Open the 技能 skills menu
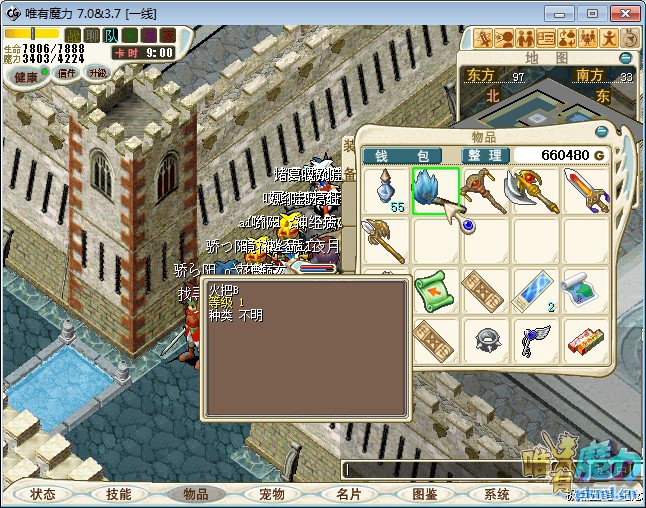Screen dimensions: 646x508 (x=118, y=494)
